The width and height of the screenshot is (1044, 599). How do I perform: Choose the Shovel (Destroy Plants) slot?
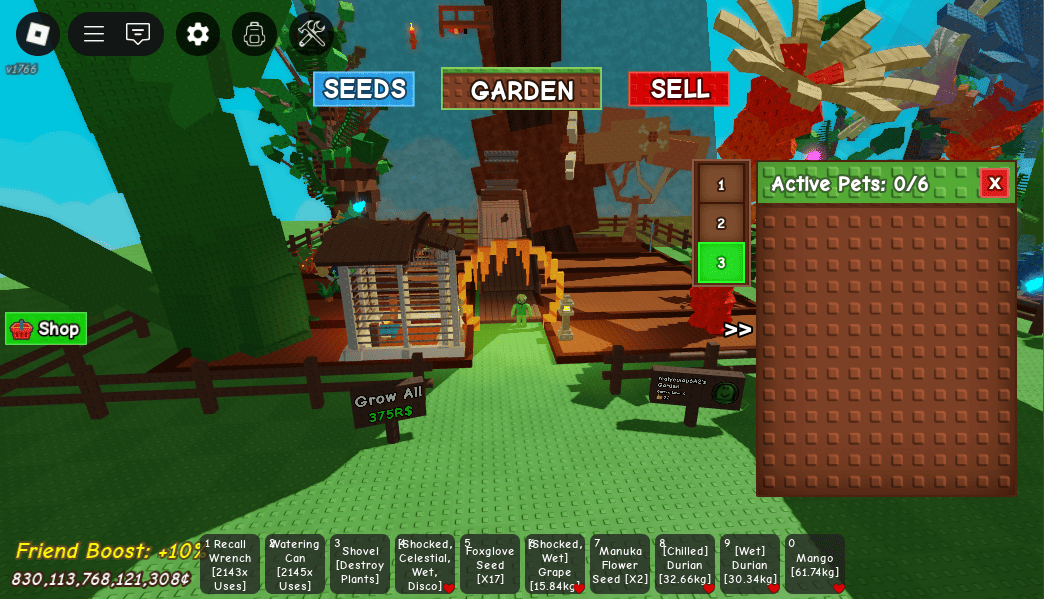360,564
